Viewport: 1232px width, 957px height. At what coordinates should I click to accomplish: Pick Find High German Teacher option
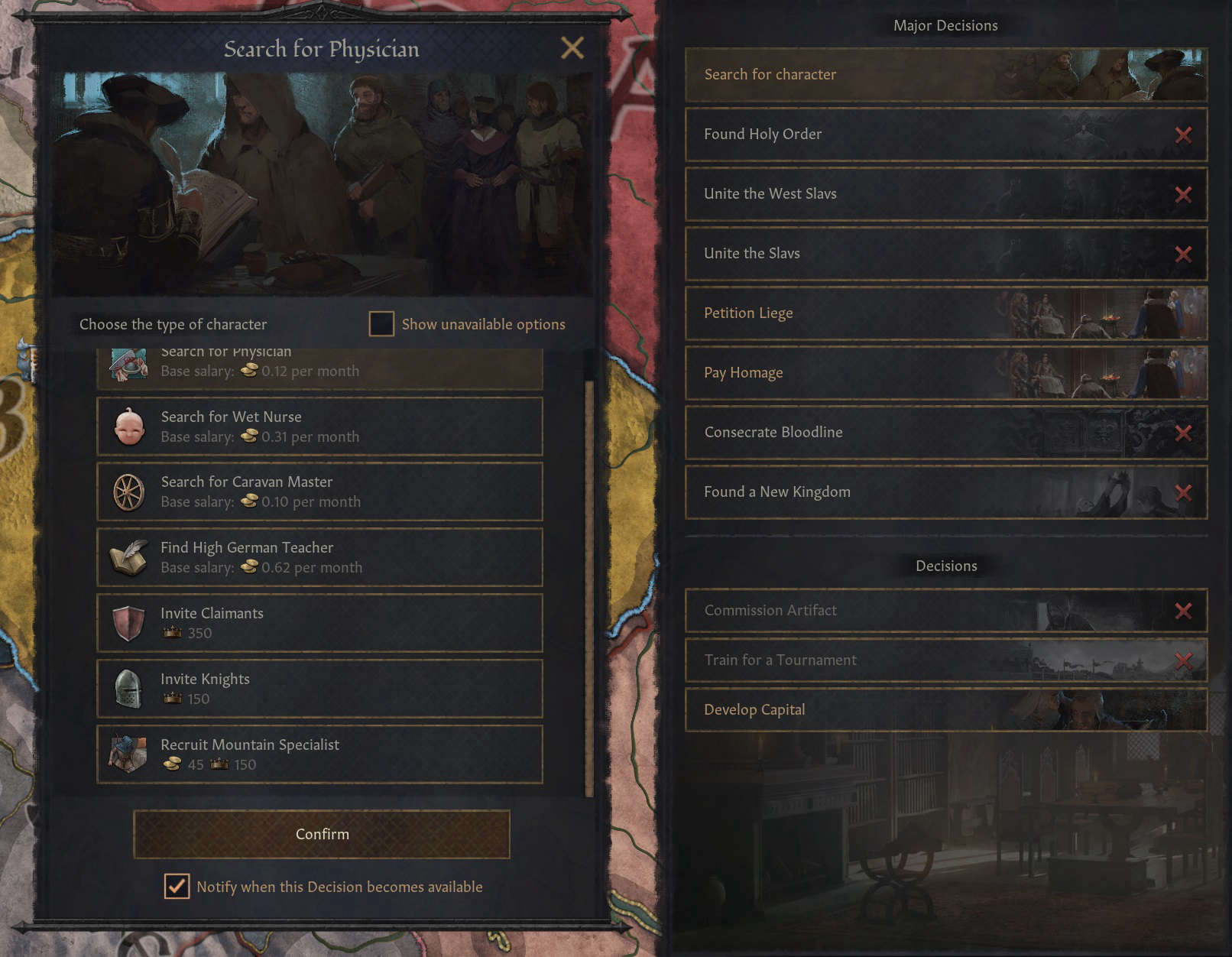319,557
